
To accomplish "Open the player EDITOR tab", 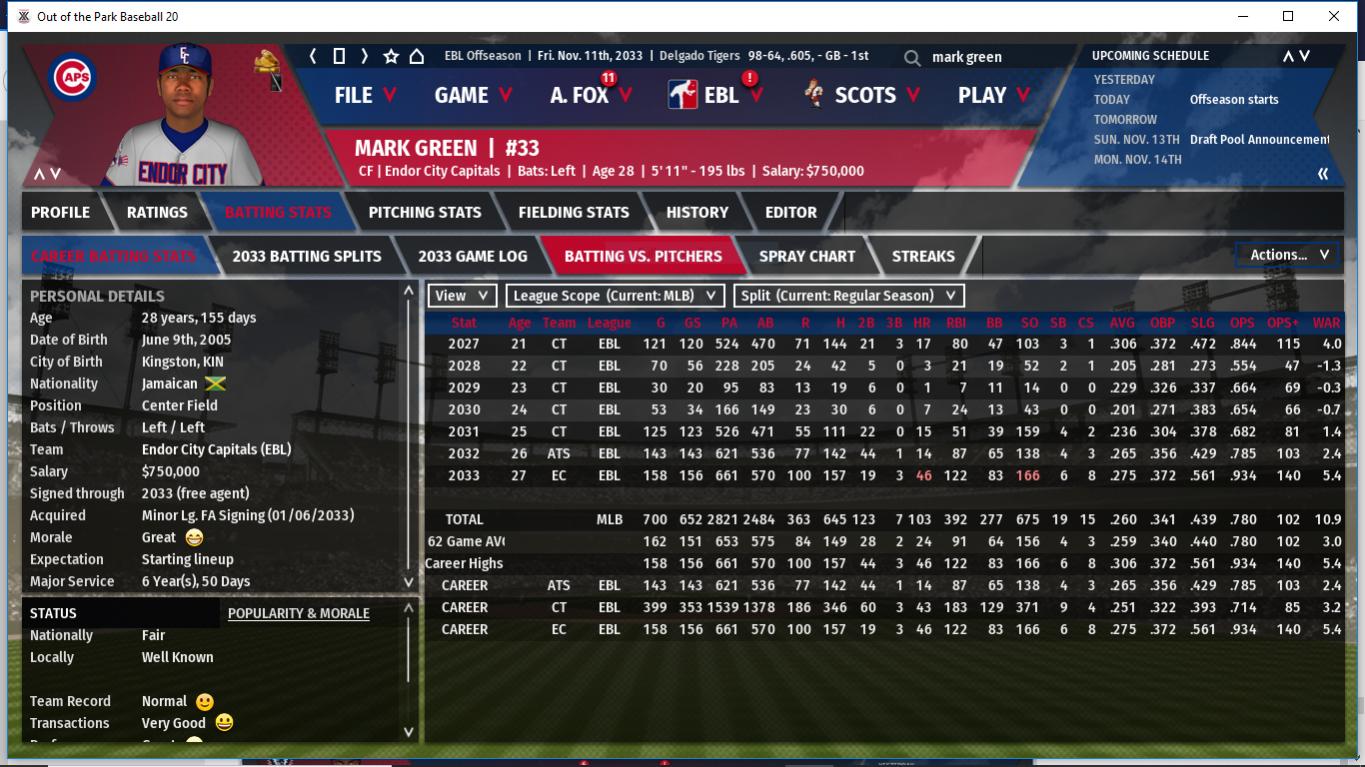I will (791, 212).
